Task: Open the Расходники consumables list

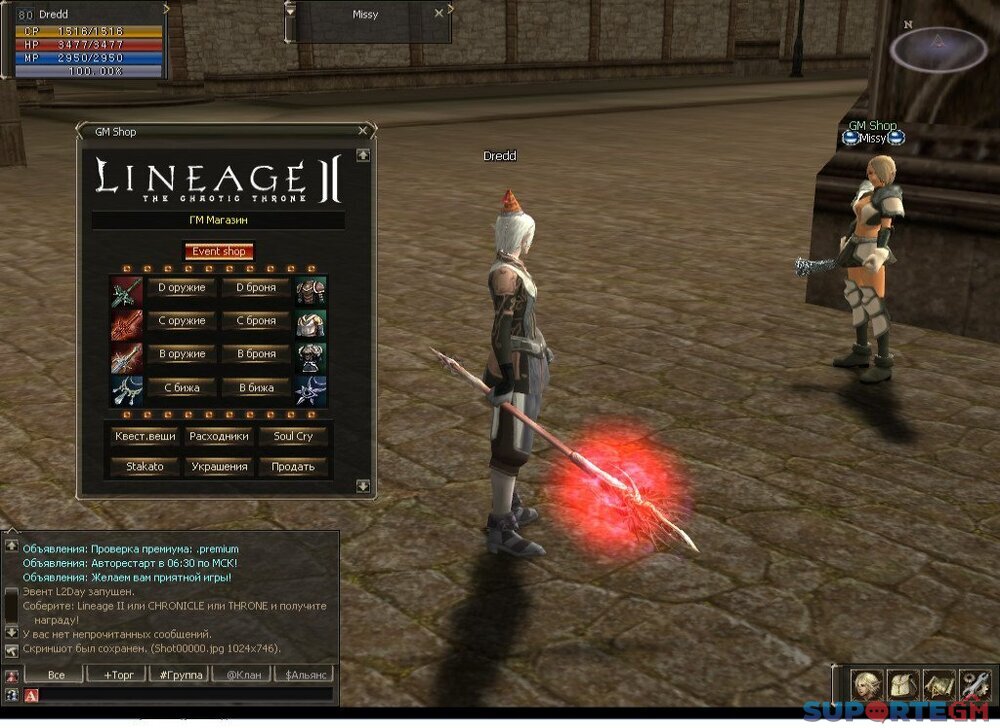Action: click(218, 436)
